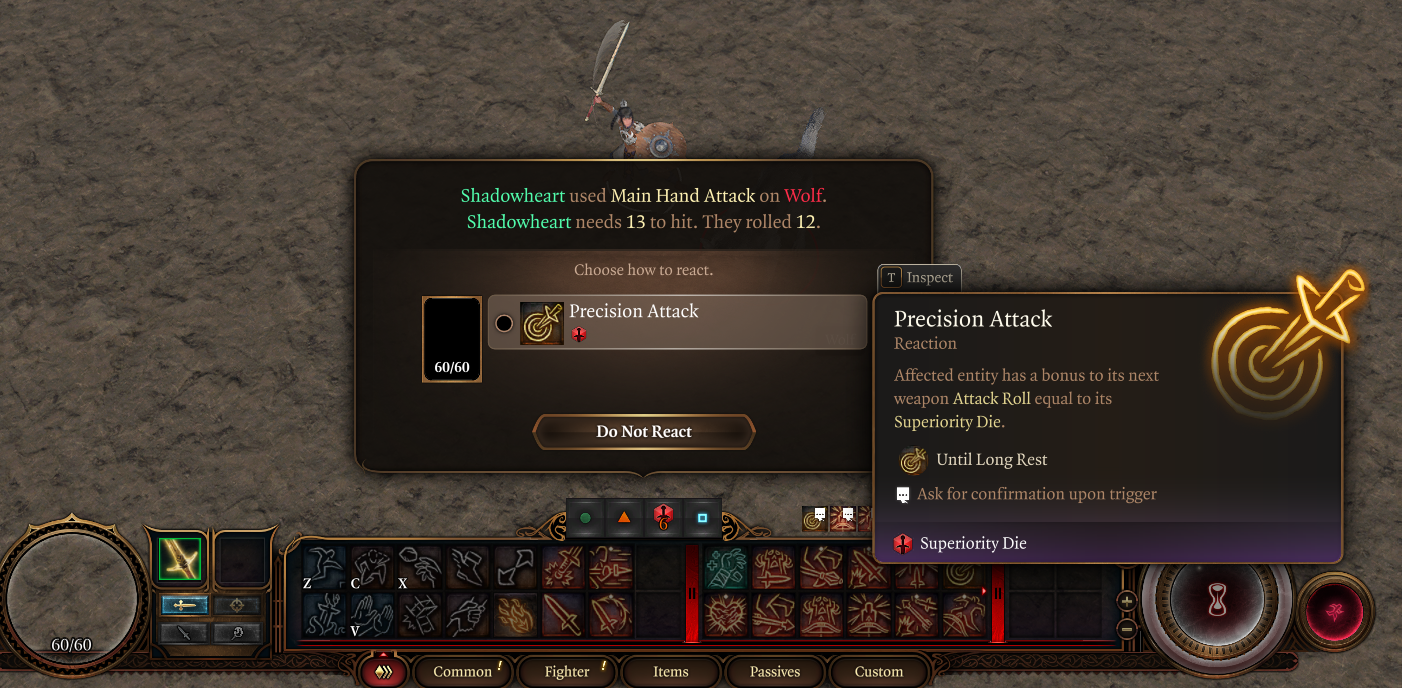Increase hotbar rows with the plus button
Image resolution: width=1402 pixels, height=688 pixels.
(1127, 601)
